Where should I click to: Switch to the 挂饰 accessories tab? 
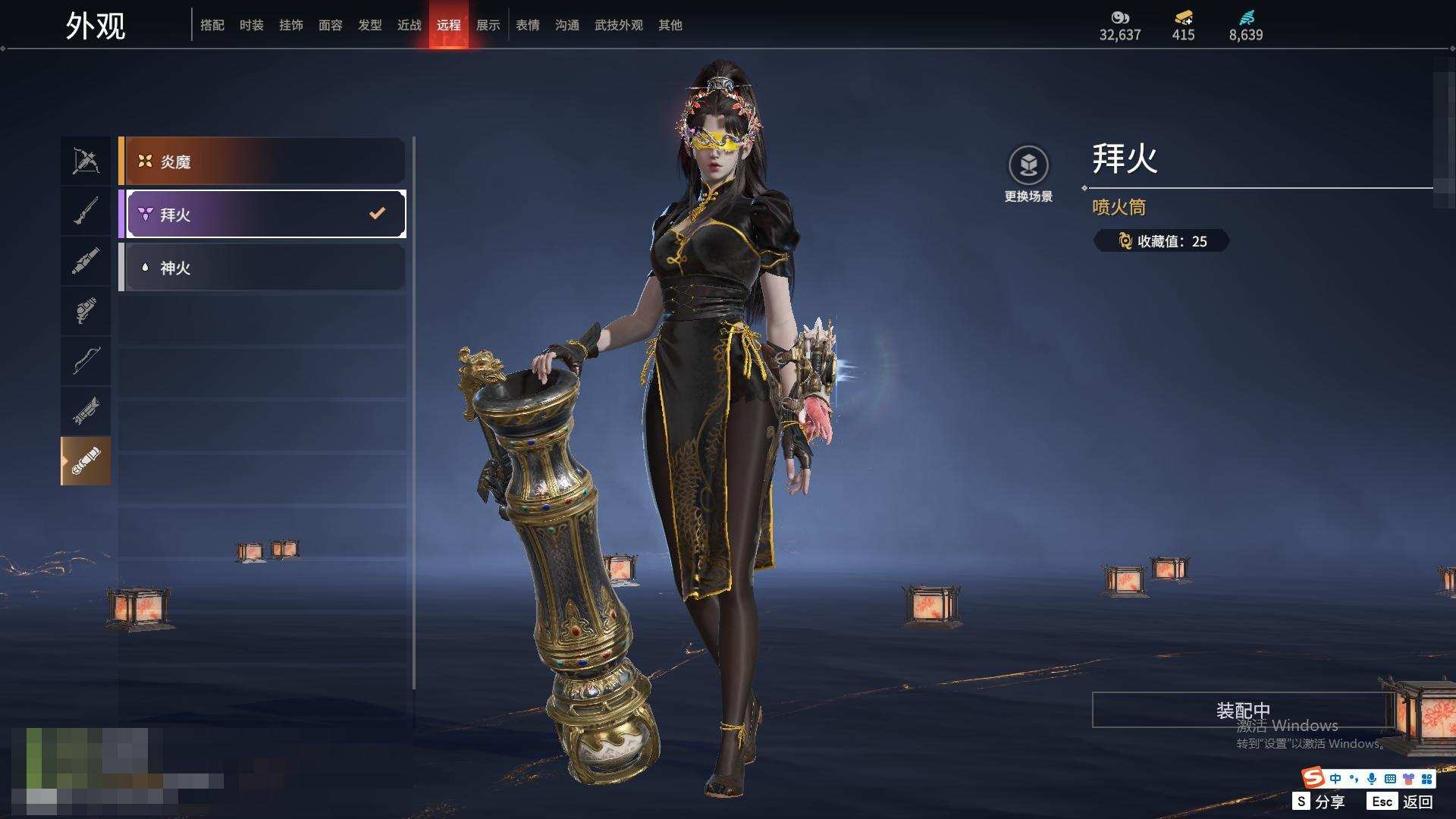click(291, 25)
